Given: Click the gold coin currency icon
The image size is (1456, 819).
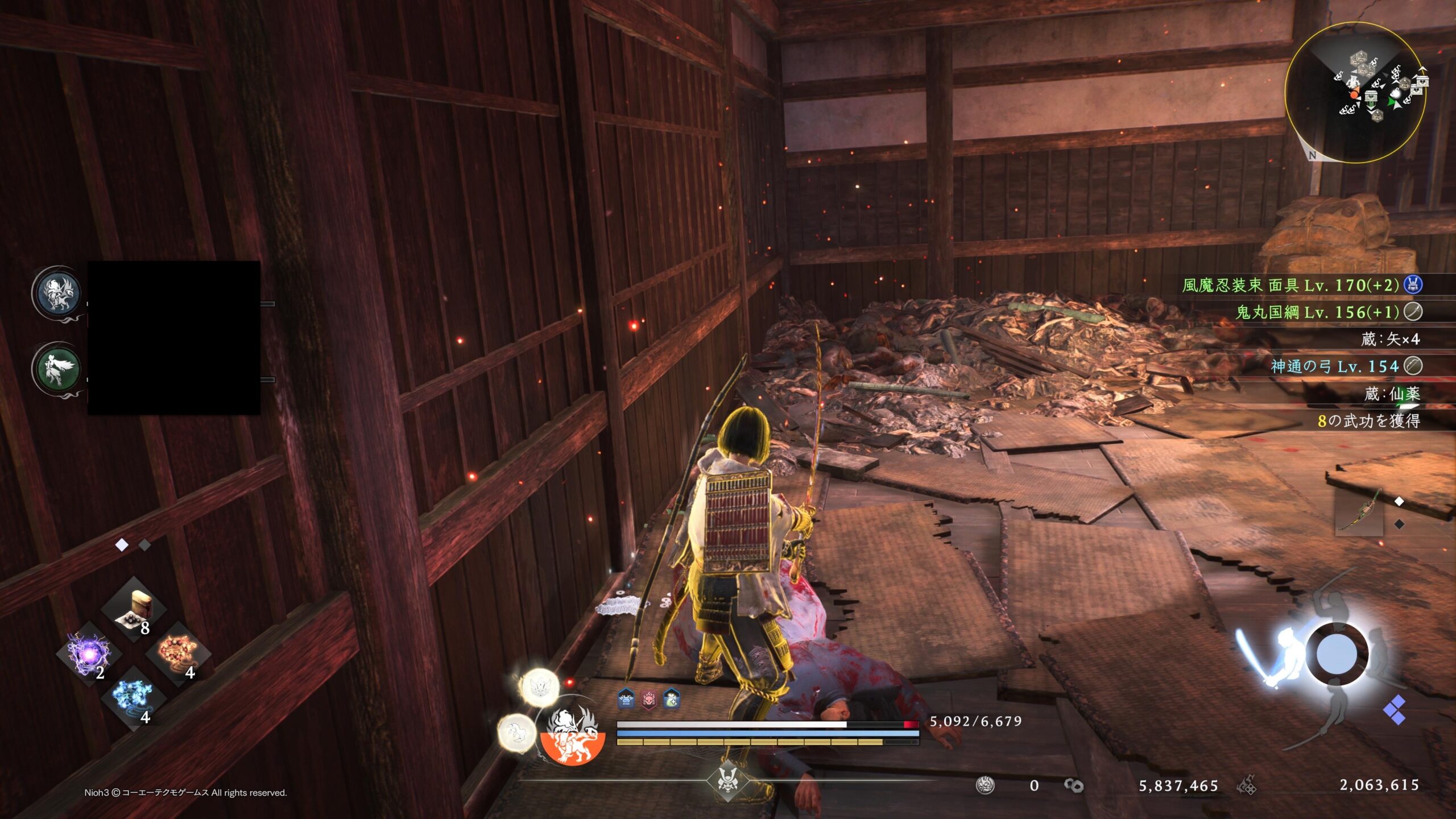Looking at the screenshot, I should 1074,785.
